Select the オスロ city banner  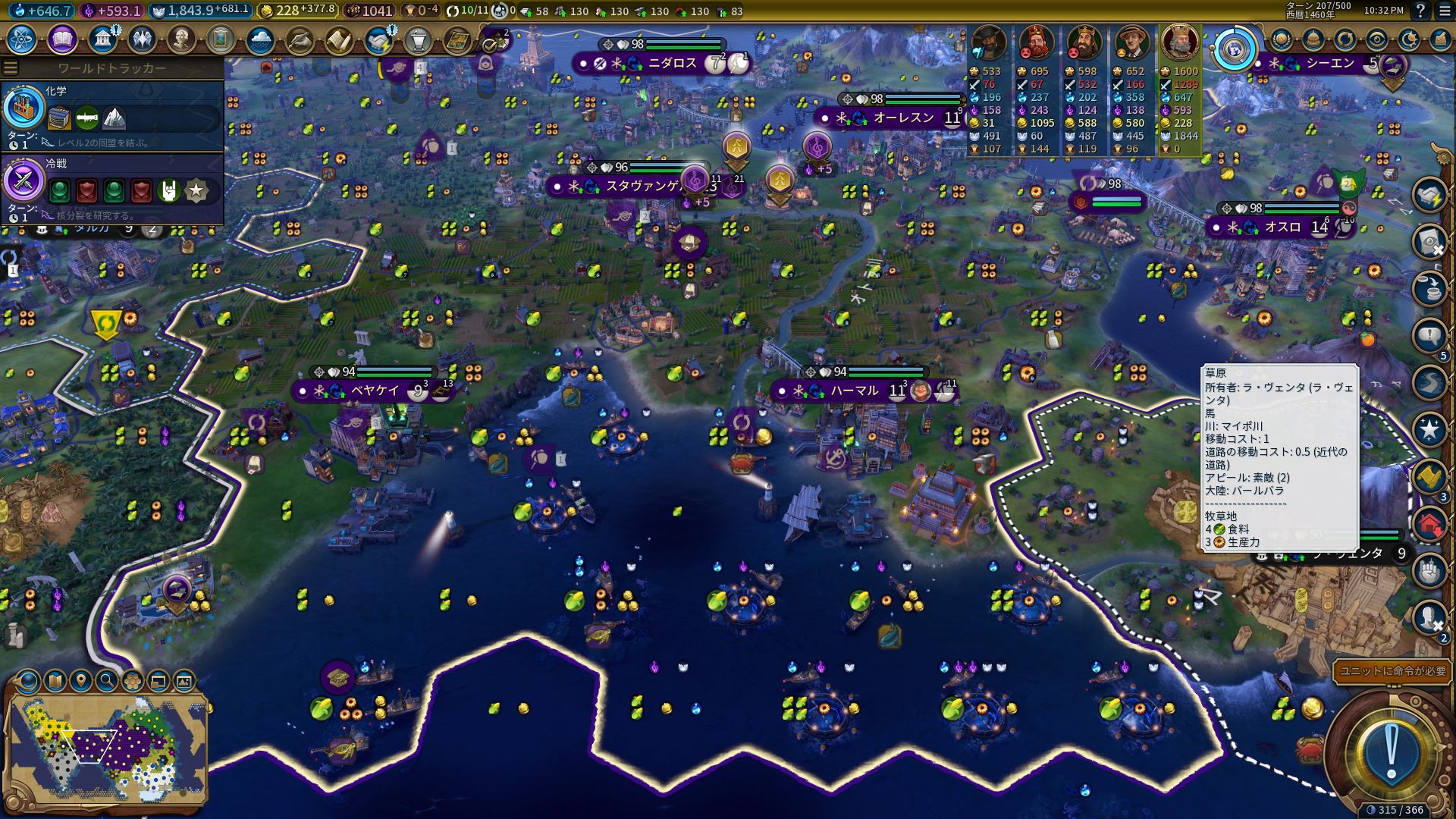(x=1282, y=227)
